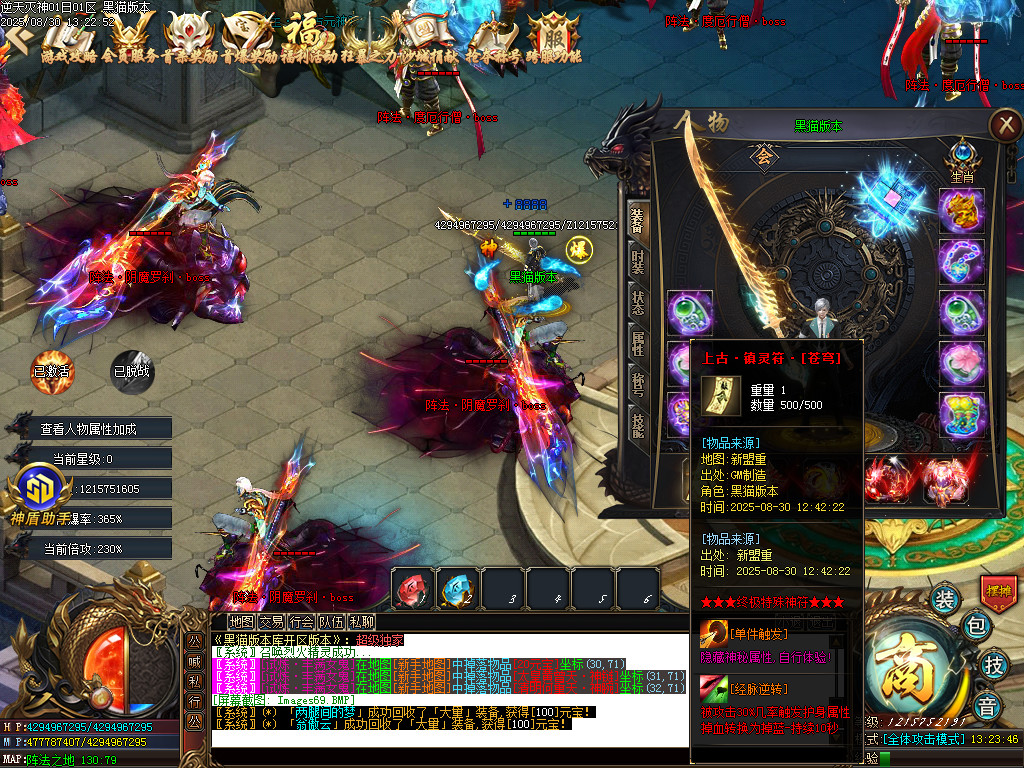Image resolution: width=1024 pixels, height=768 pixels.
Task: Use the blue potion in hotbar slot 2
Action: tap(458, 590)
